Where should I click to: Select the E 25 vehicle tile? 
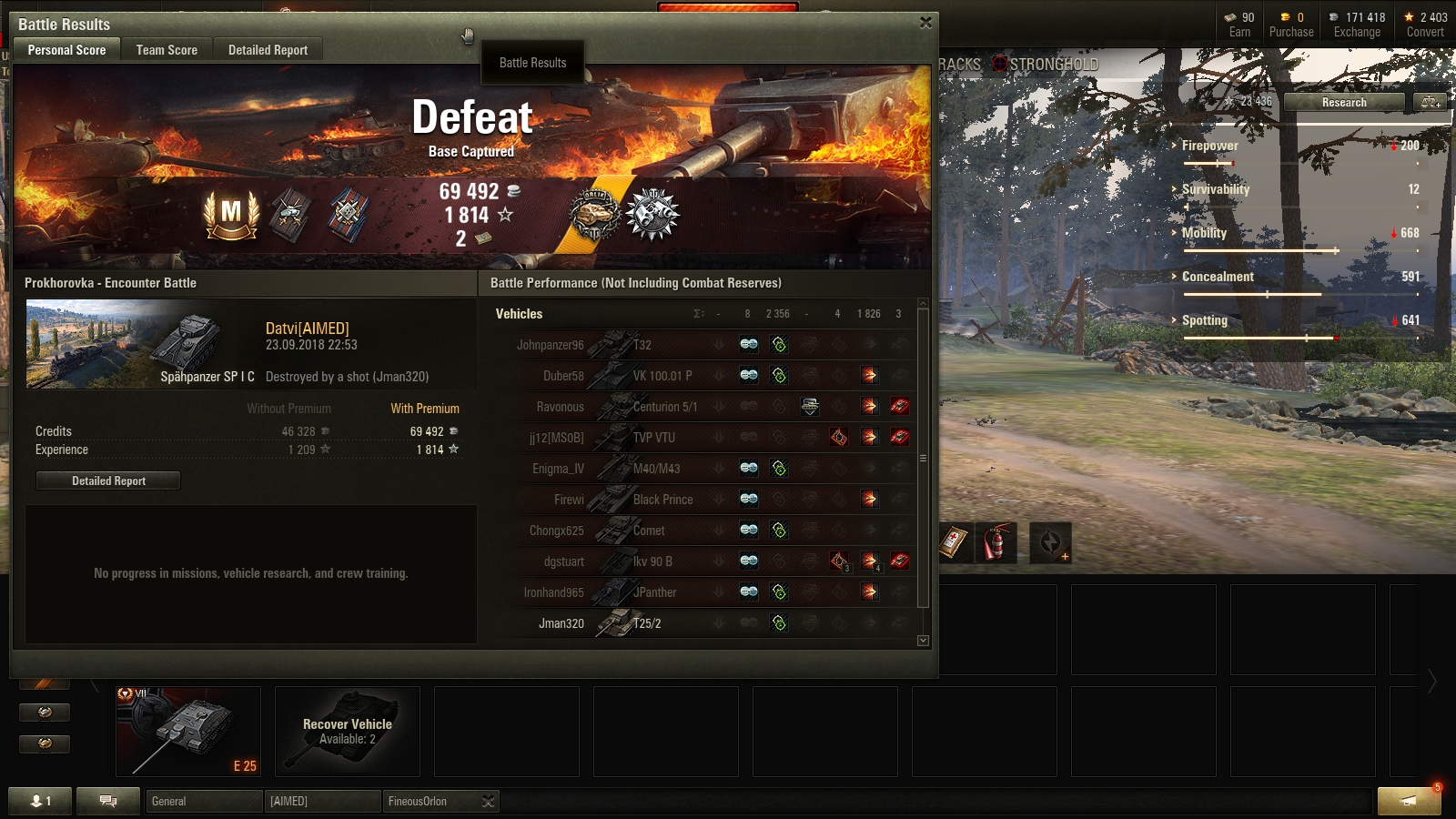coord(188,731)
